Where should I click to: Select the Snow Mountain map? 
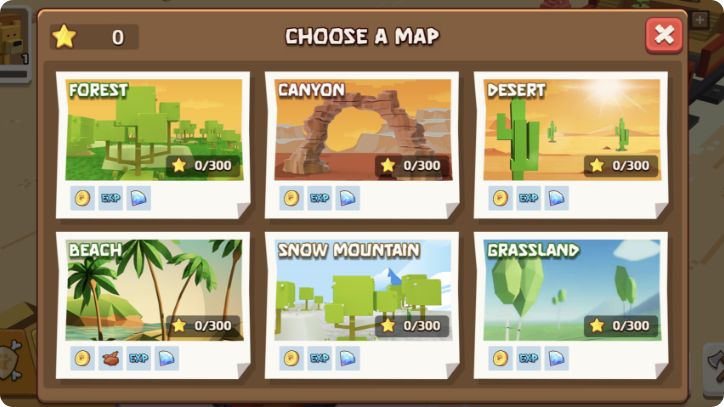point(363,290)
